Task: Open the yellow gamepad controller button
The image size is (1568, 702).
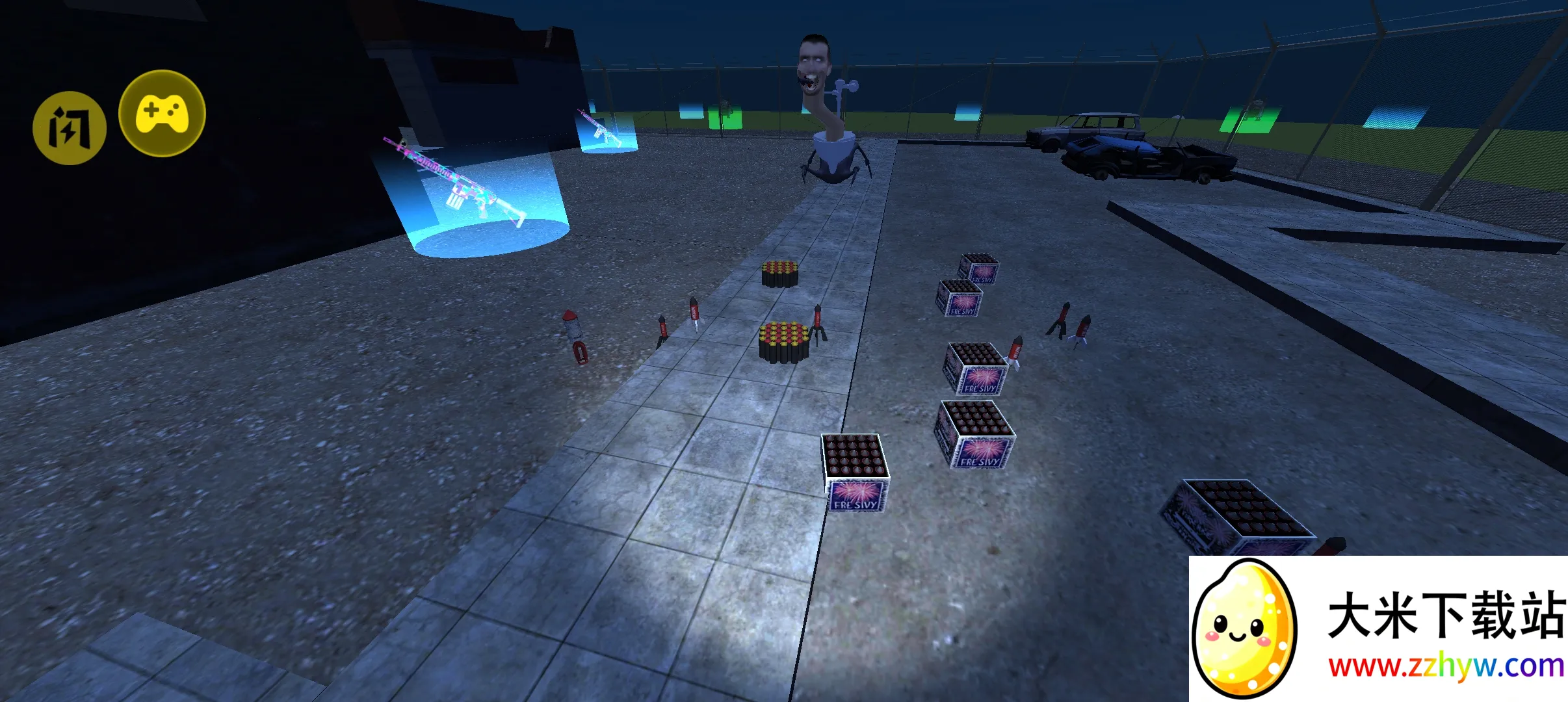Action: (x=162, y=113)
